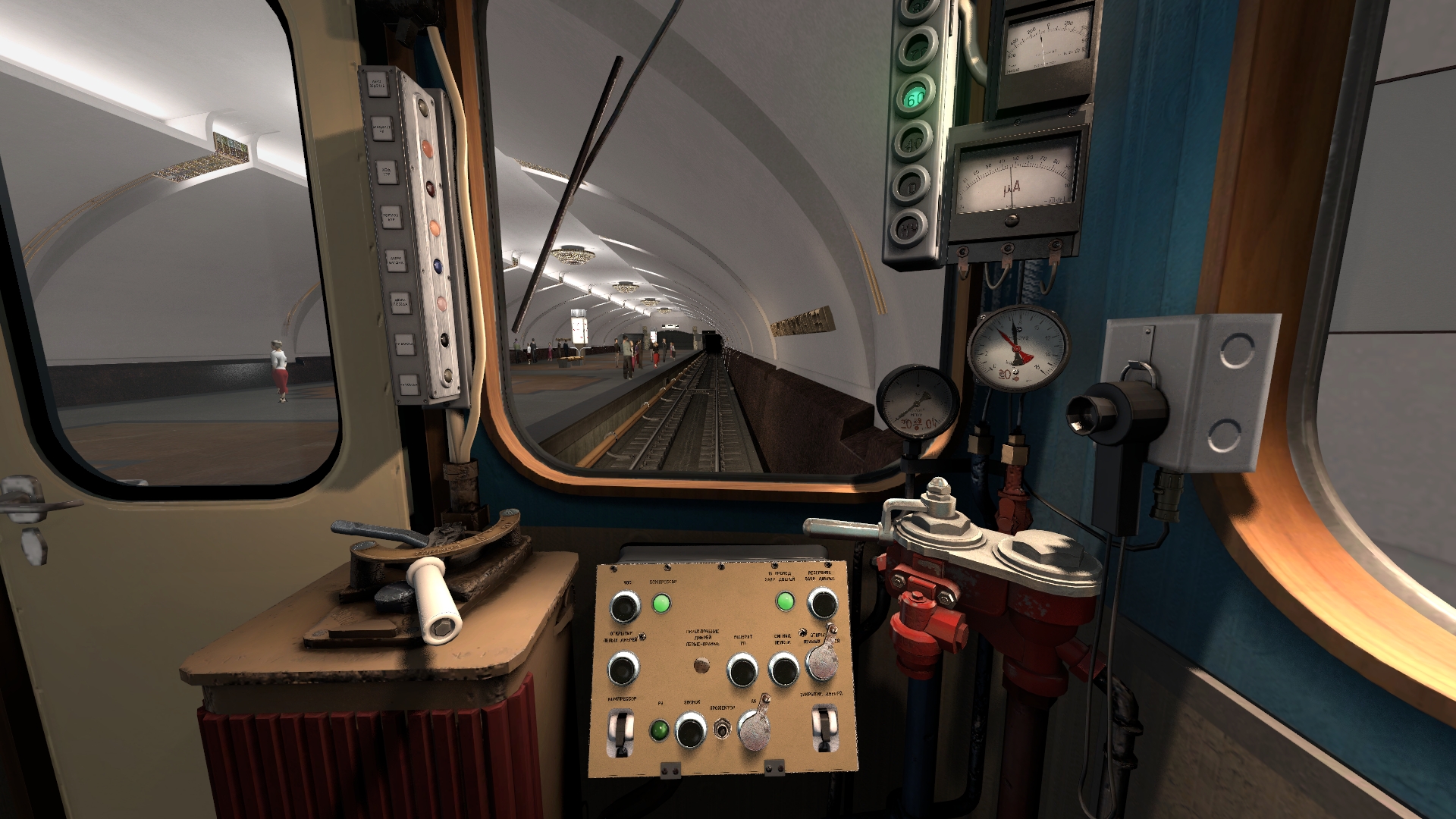This screenshot has width=1456, height=819.
Task: Push the Возврат РП button
Action: (742, 671)
